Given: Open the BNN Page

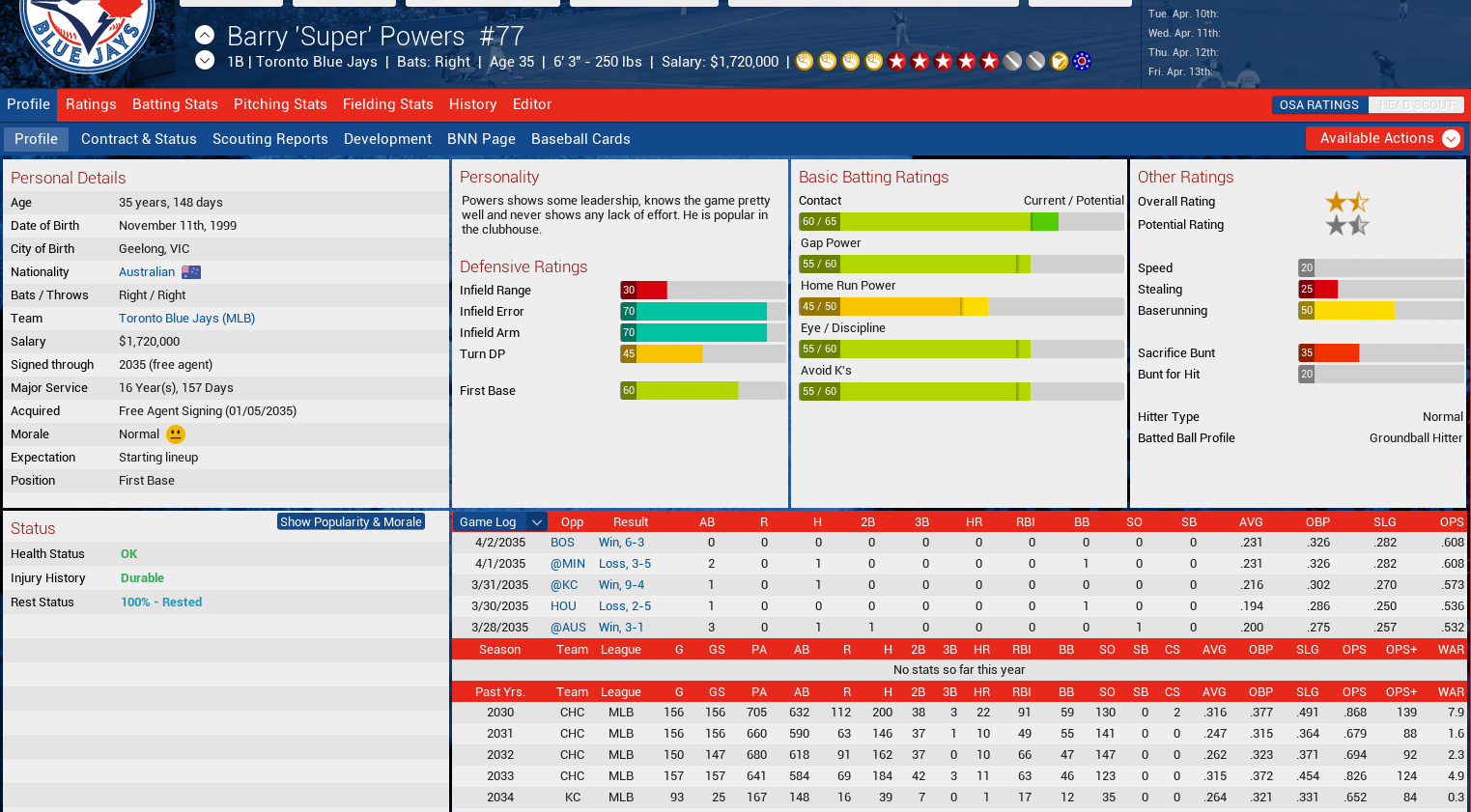Looking at the screenshot, I should click(x=481, y=139).
